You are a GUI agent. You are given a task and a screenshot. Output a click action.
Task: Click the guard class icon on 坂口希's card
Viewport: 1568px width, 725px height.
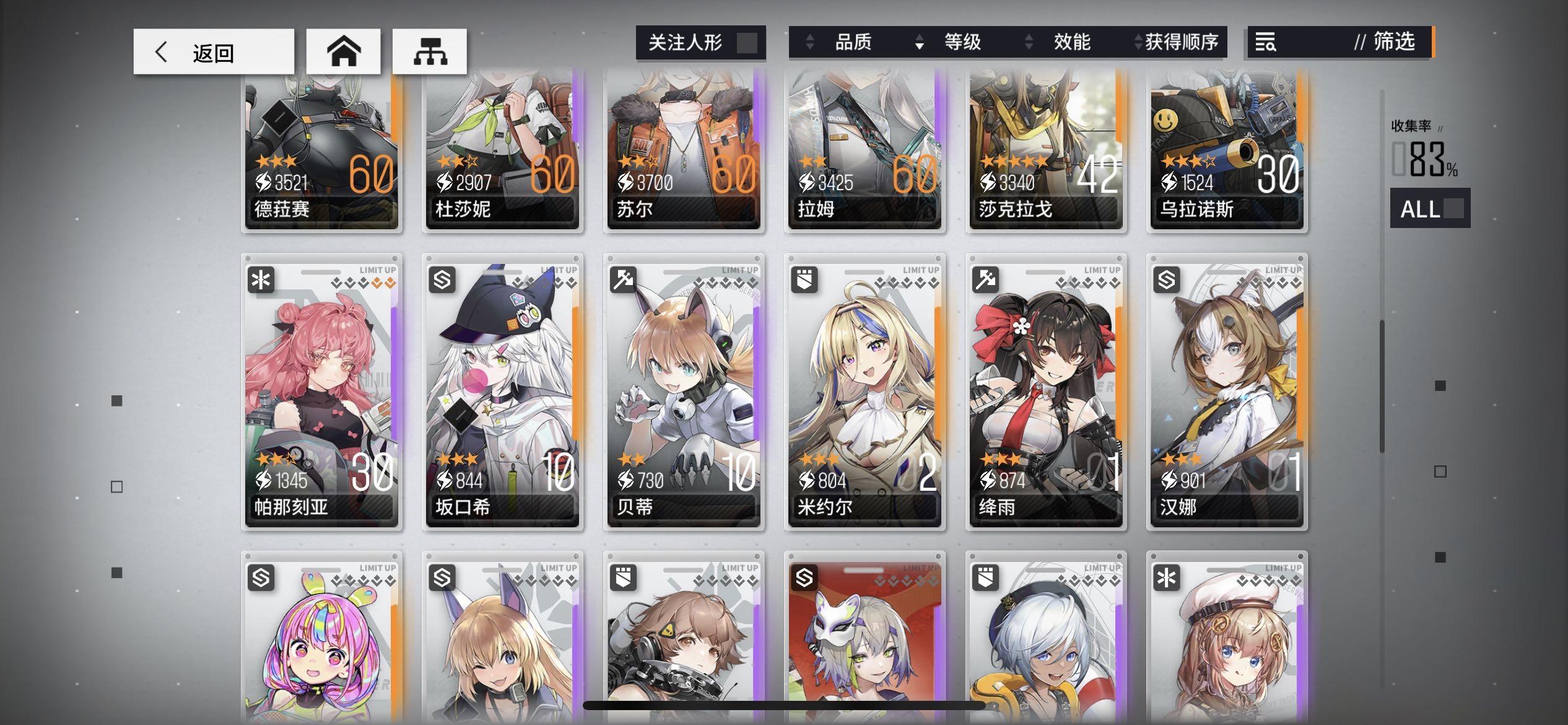coord(441,280)
